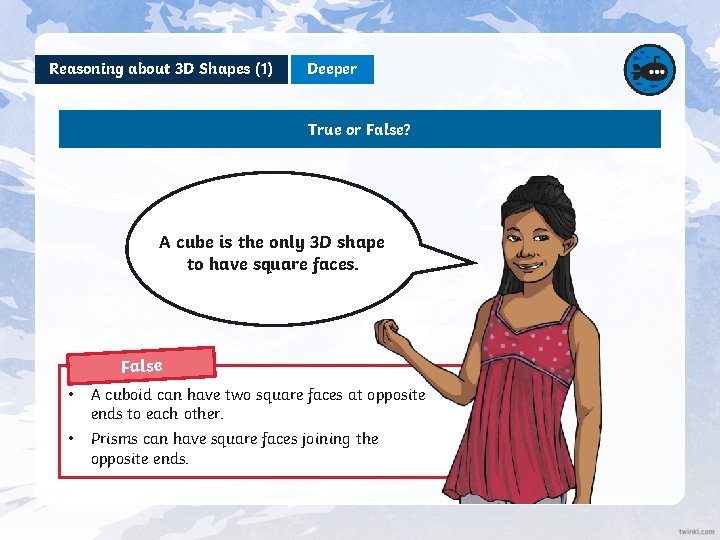The image size is (720, 540).
Task: Click the red False answer label
Action: 142,365
